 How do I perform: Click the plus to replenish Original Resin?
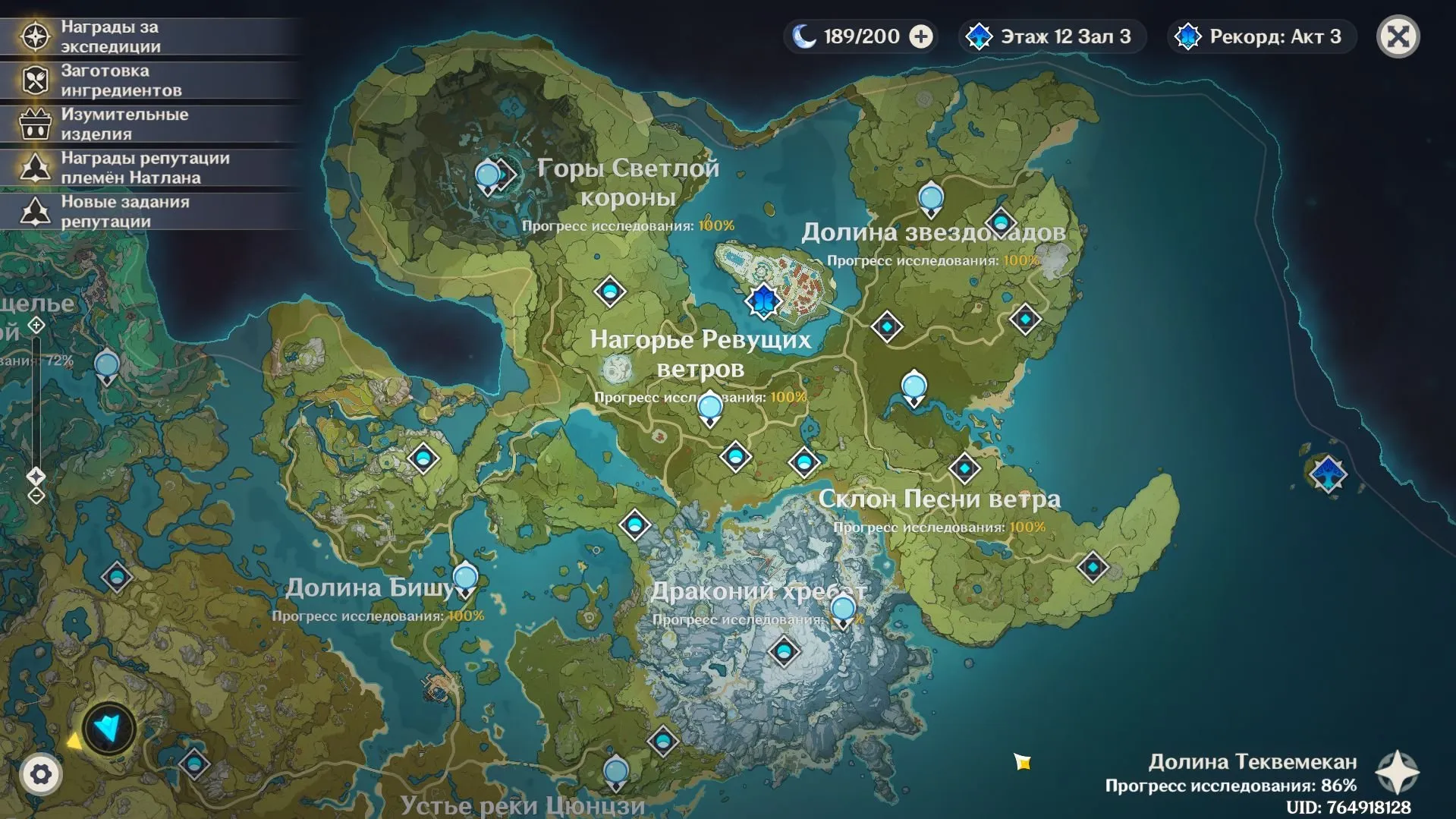(x=920, y=36)
